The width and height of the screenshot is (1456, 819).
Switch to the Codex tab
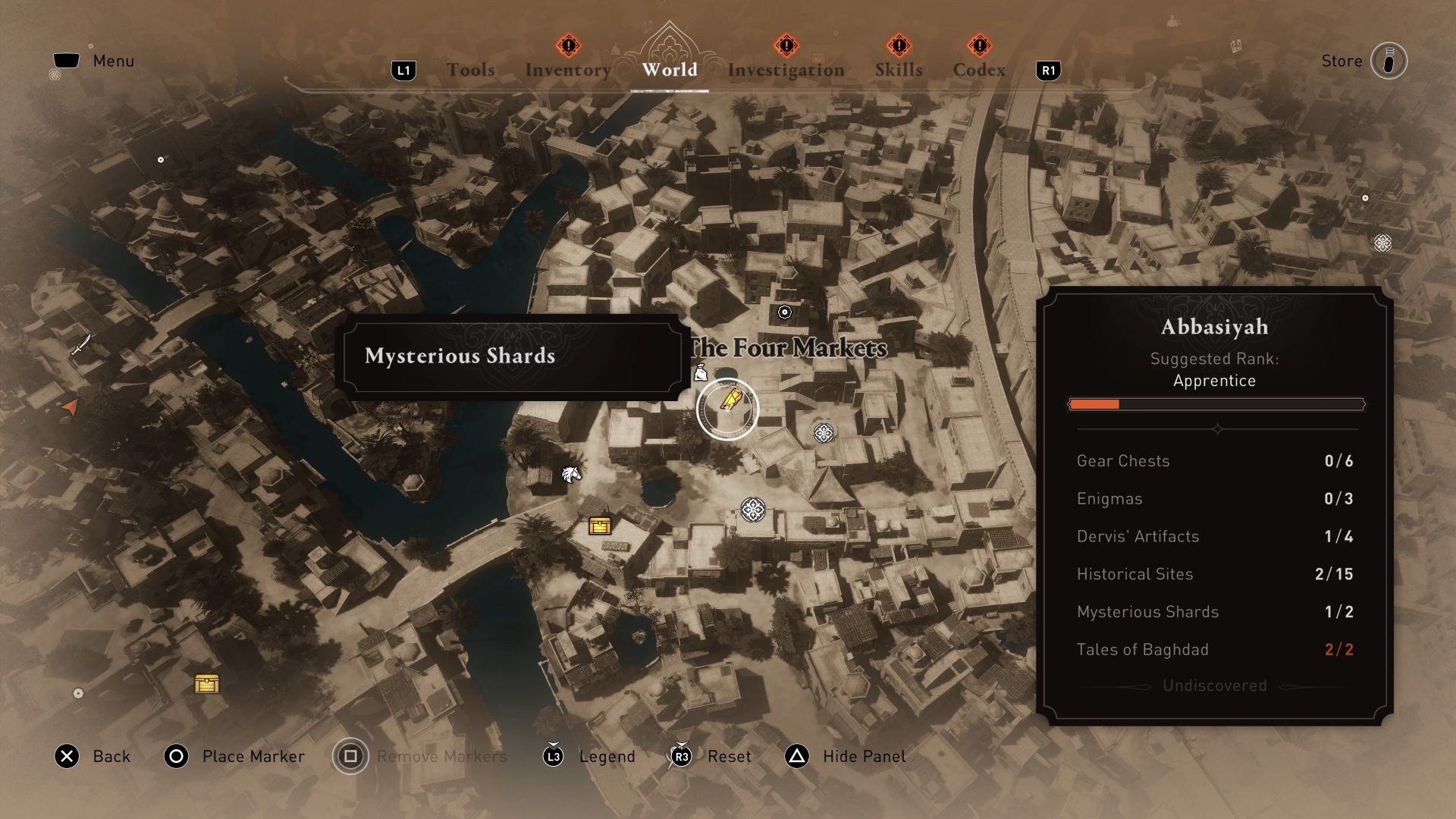(980, 69)
